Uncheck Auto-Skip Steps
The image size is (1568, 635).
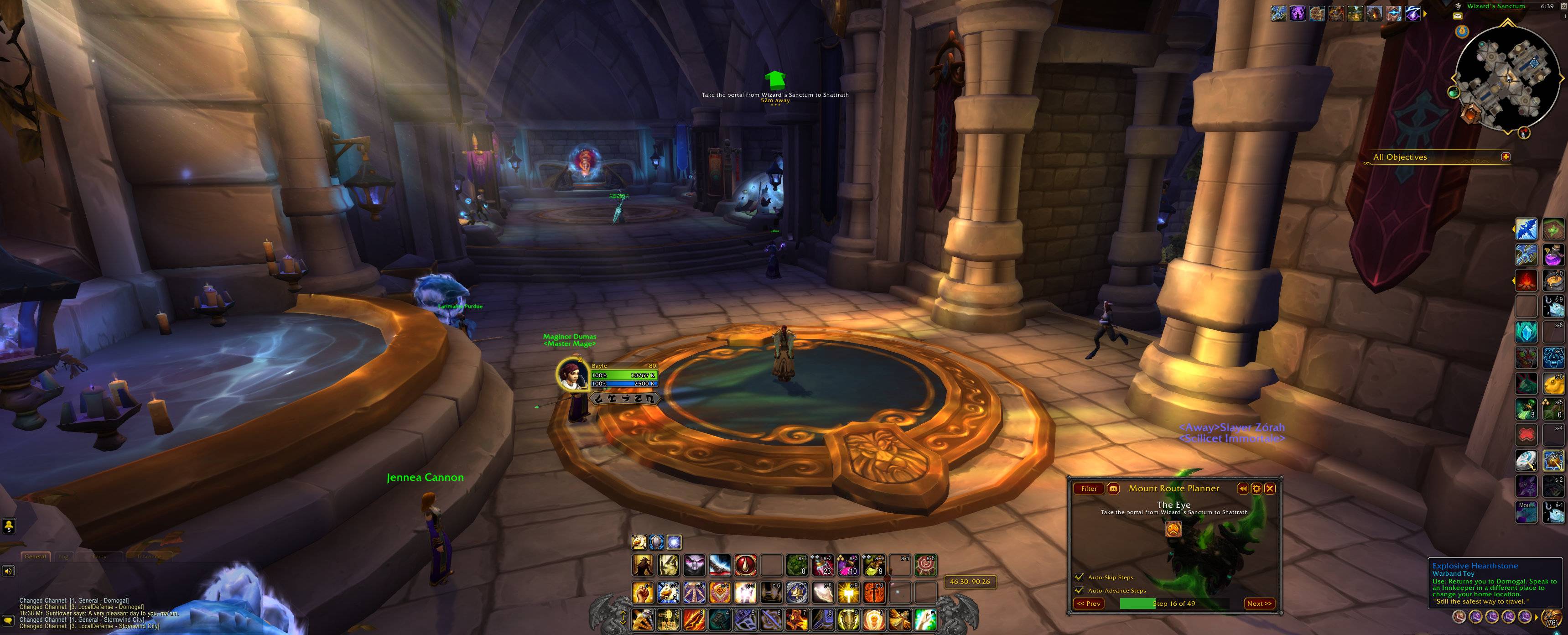(1080, 577)
